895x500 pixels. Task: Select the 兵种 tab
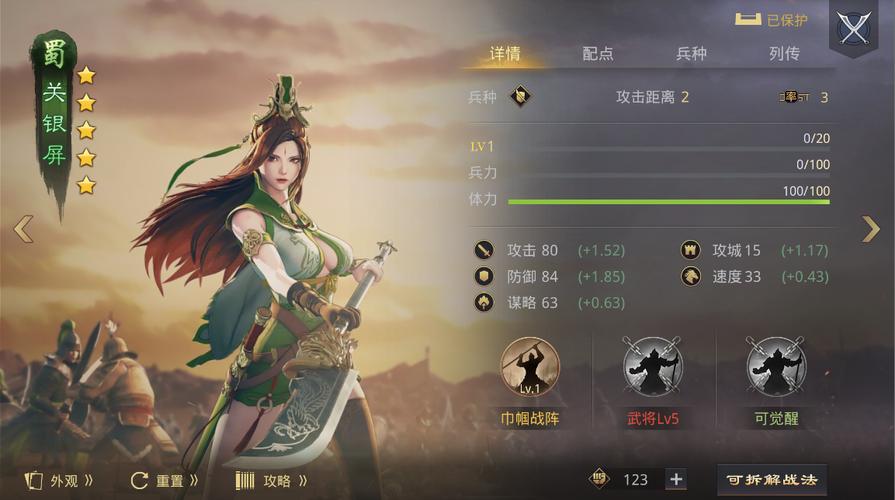coord(691,54)
